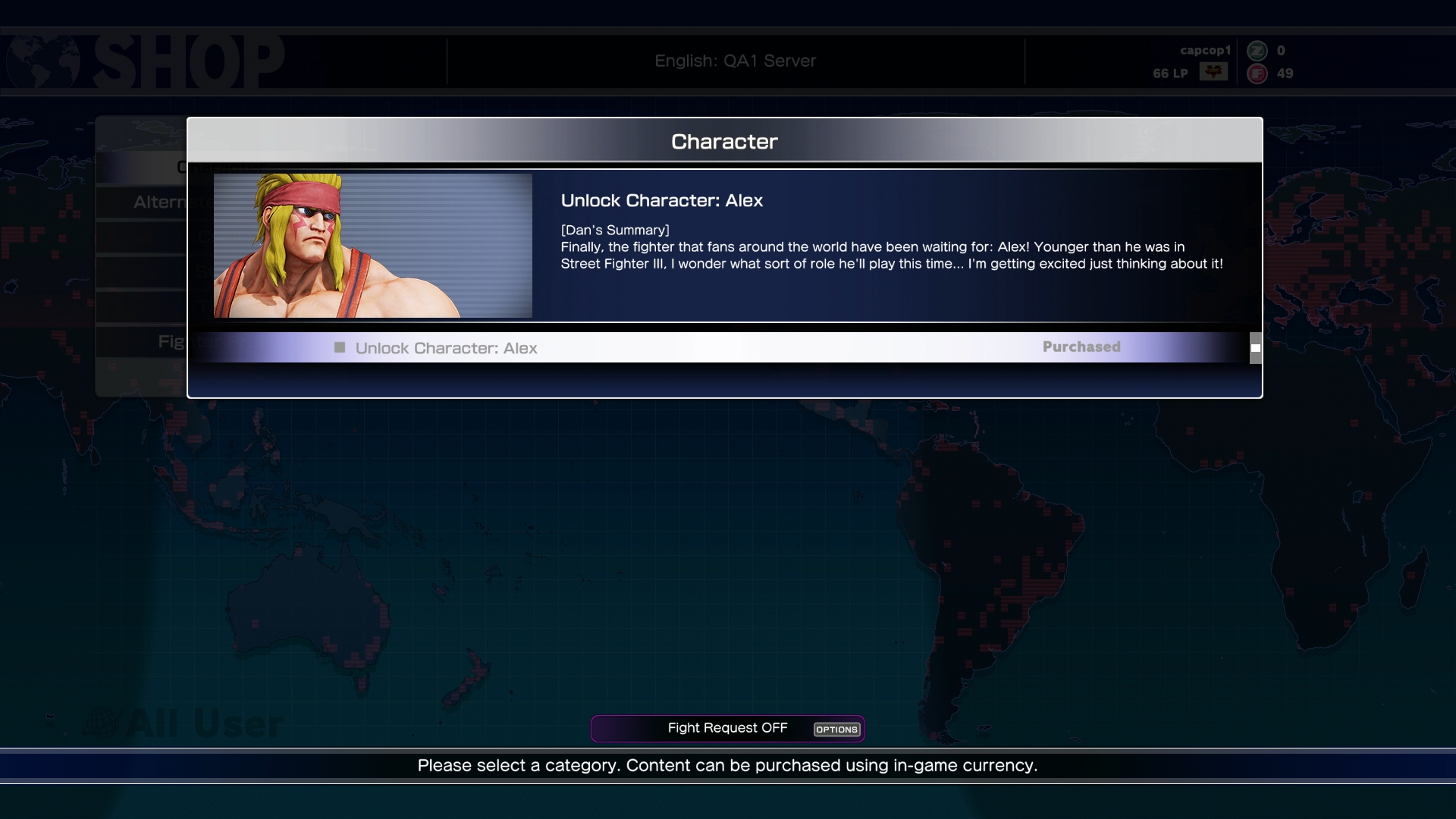Toggle the Fight Request OFF bar

tap(727, 729)
